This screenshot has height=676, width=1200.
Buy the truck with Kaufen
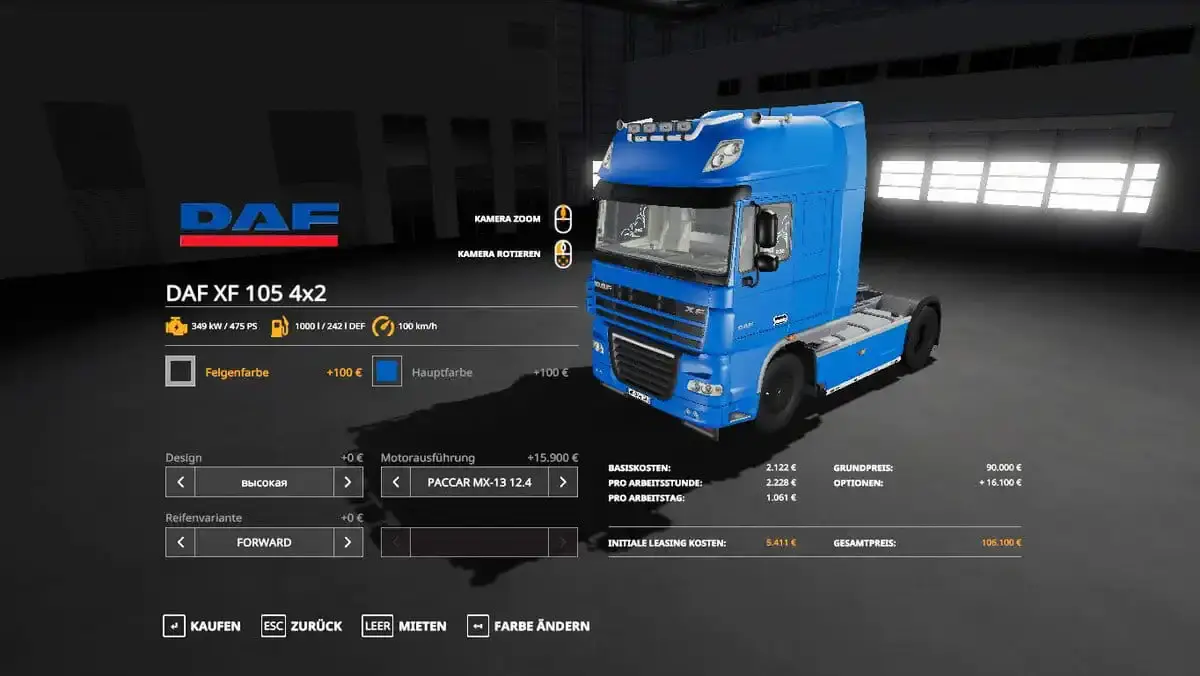[x=202, y=626]
